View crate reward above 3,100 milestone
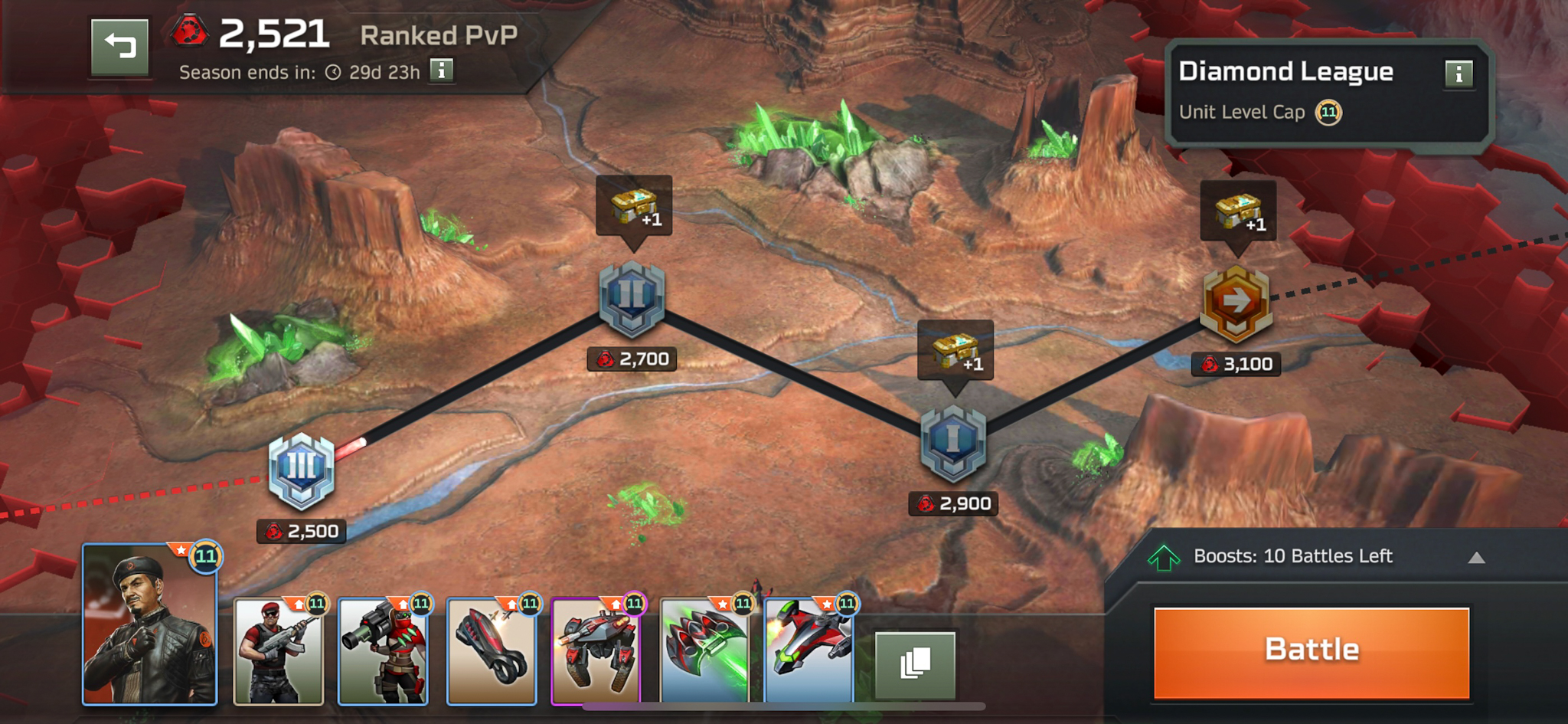Viewport: 1568px width, 724px height. [1238, 211]
